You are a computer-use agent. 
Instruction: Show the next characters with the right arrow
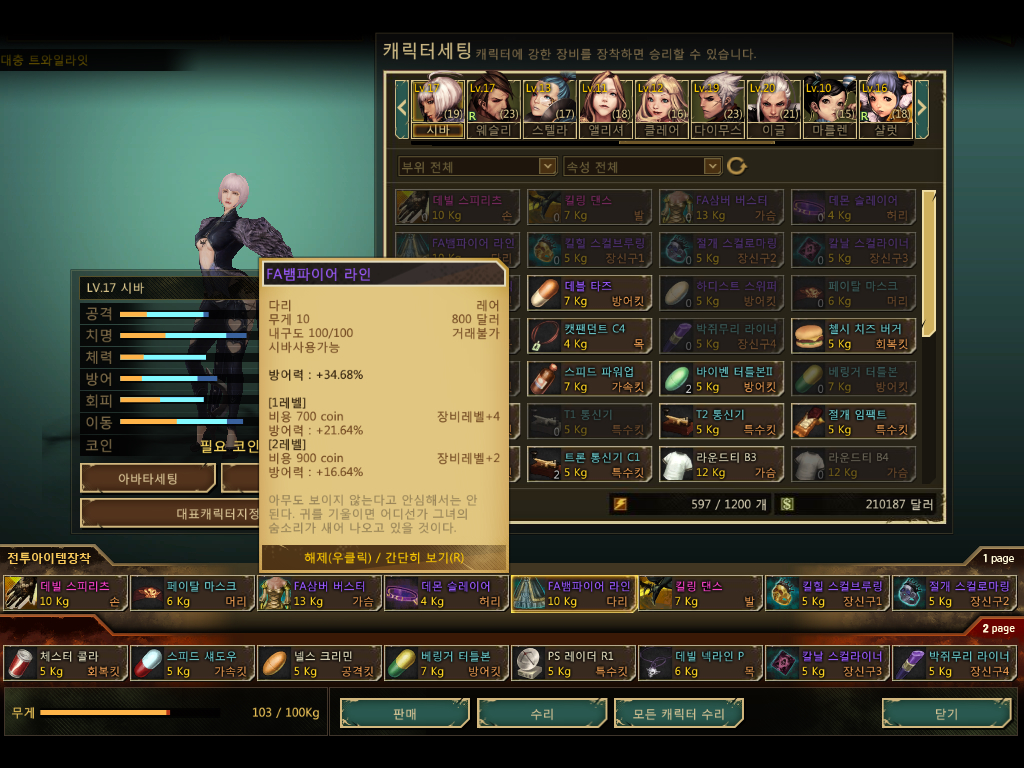(x=922, y=102)
